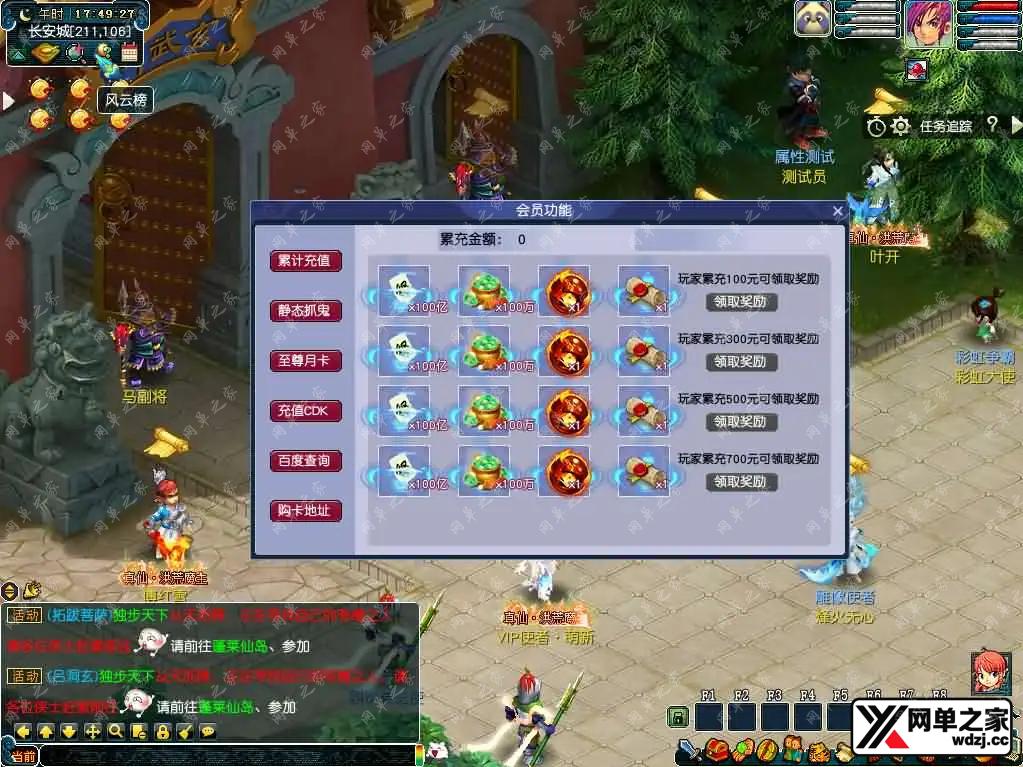Toggle the hotbar lock icon
This screenshot has width=1023, height=767.
click(x=678, y=717)
